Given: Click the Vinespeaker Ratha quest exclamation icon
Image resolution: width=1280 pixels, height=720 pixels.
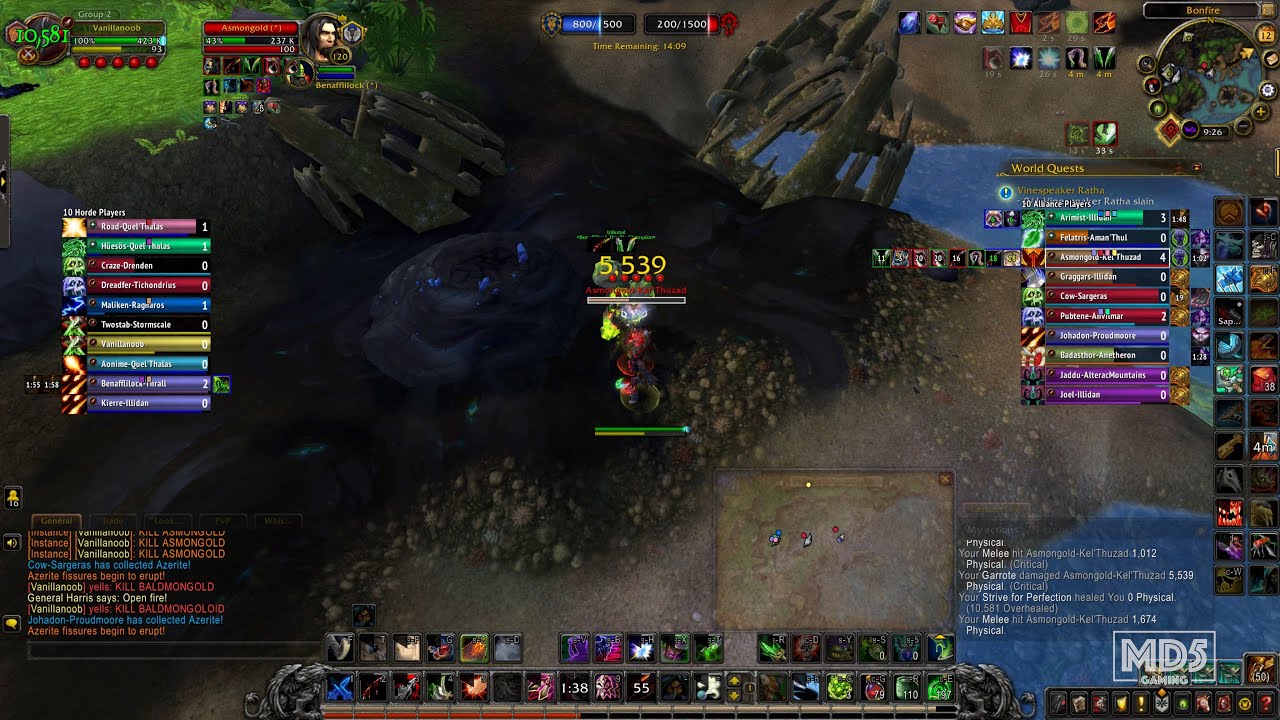Looking at the screenshot, I should (1004, 192).
